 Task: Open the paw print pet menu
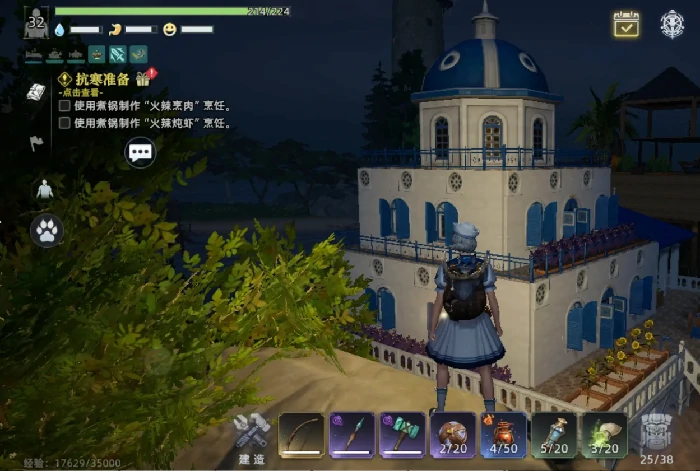(46, 231)
